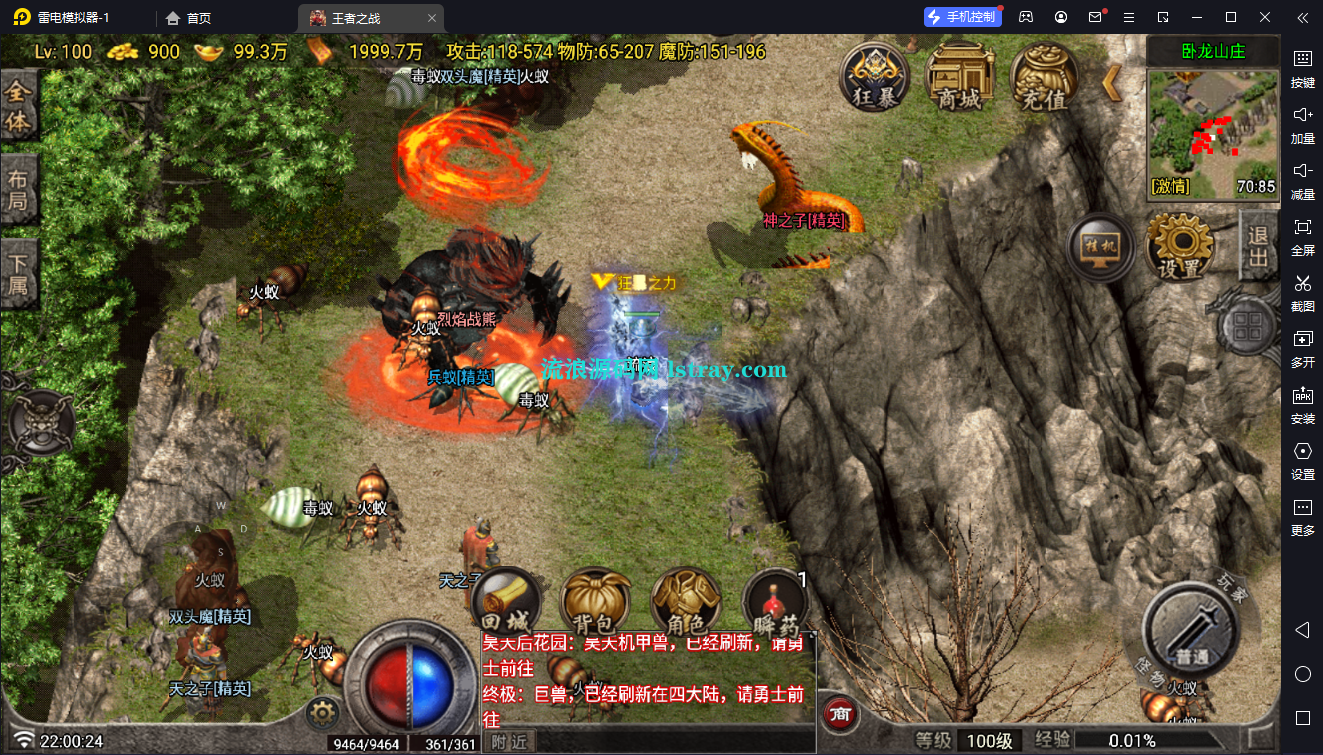Select the 布局 layout tab
This screenshot has height=755, width=1323.
pos(19,193)
